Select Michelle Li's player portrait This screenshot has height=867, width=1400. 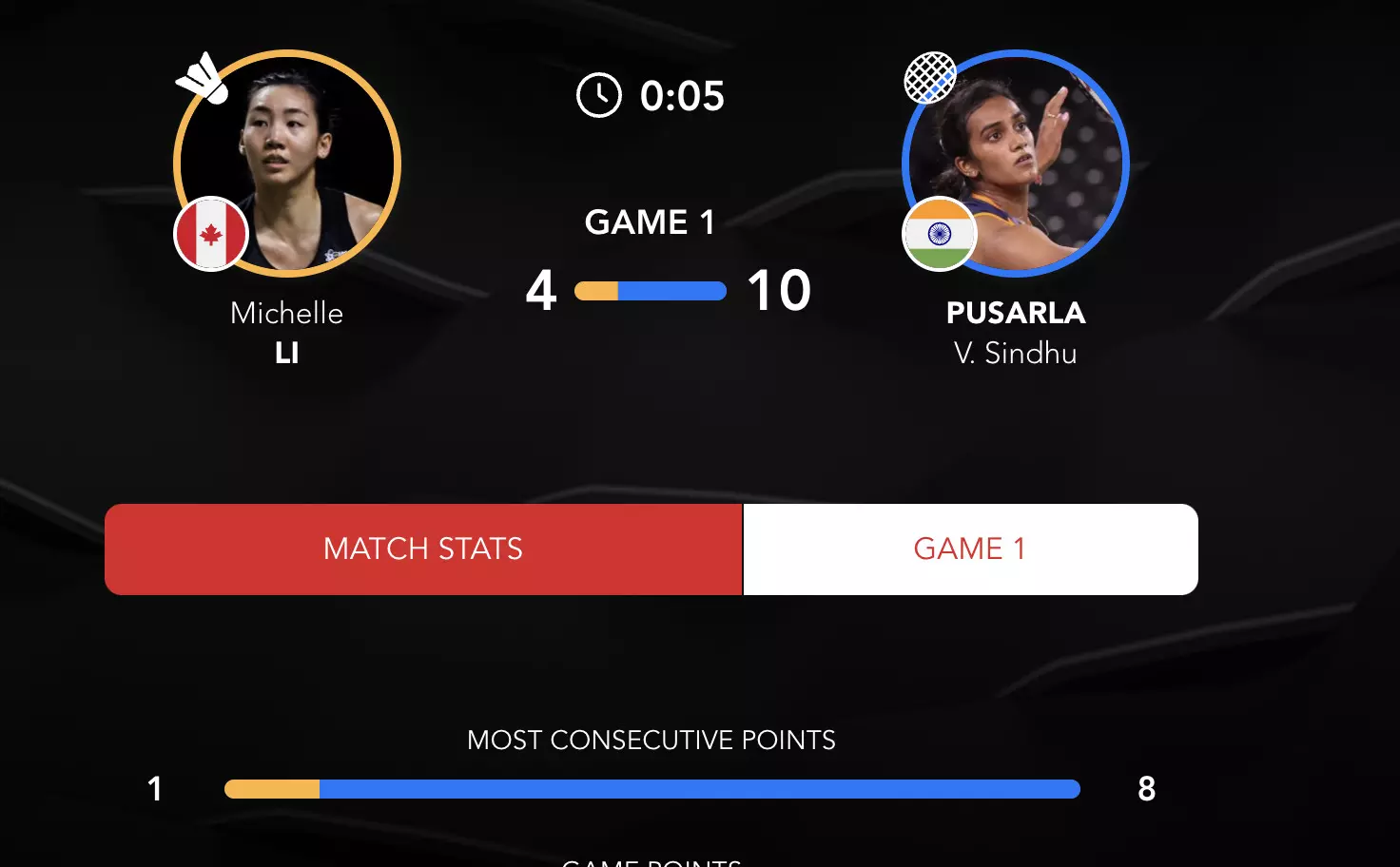pos(287,164)
